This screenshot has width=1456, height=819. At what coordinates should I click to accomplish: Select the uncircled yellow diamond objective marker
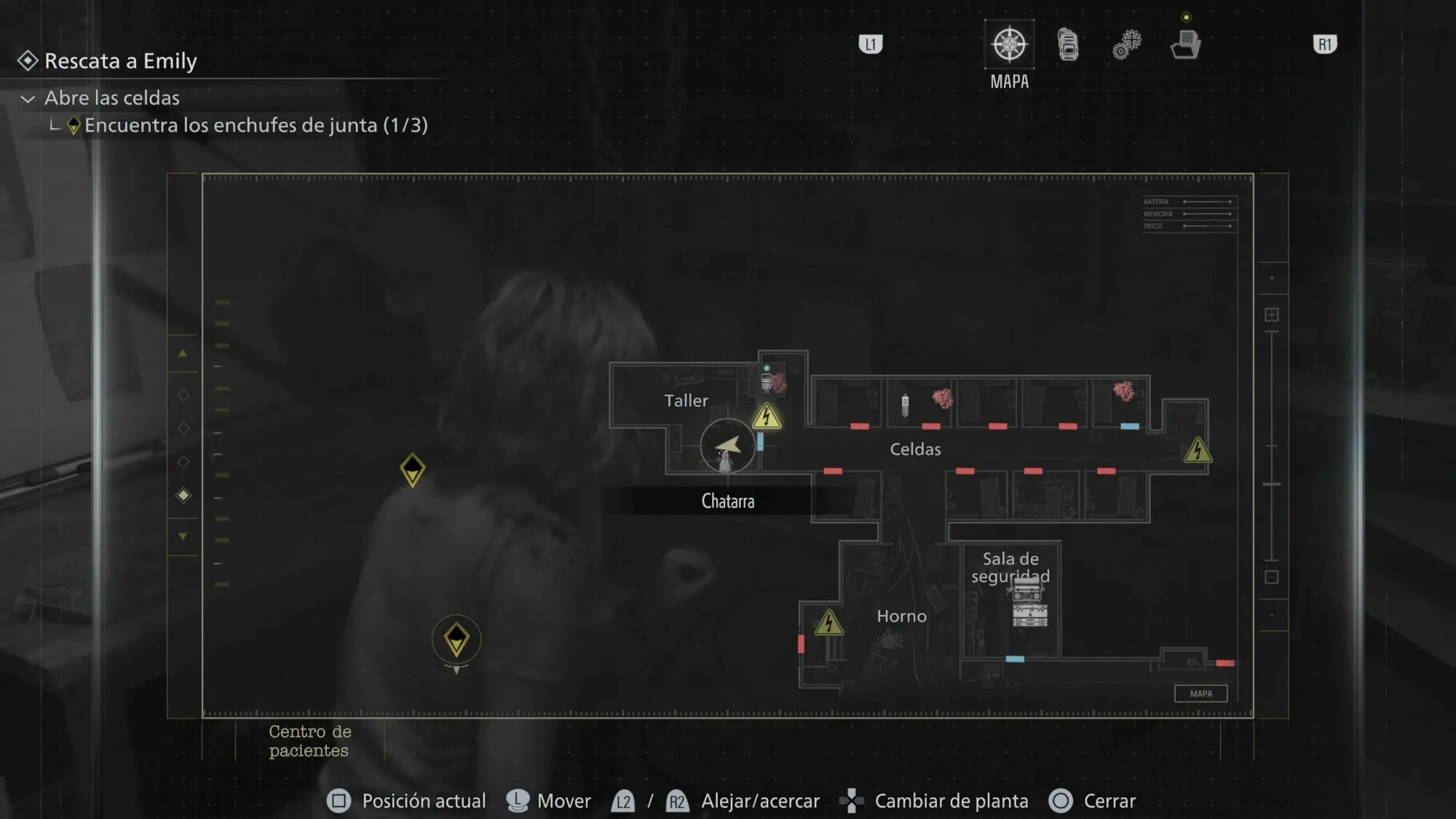tap(413, 470)
